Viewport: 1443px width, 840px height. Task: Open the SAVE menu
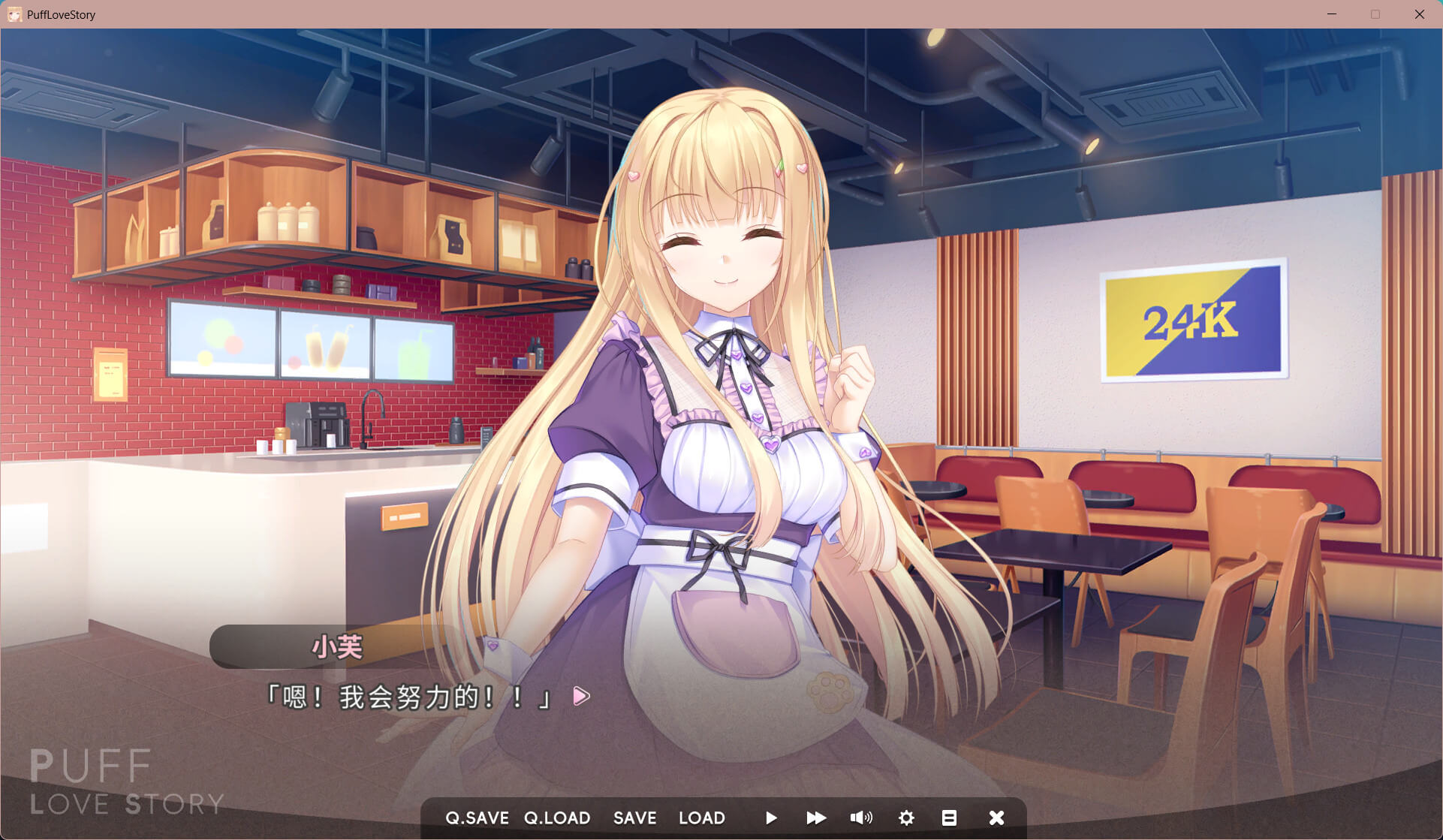tap(634, 817)
